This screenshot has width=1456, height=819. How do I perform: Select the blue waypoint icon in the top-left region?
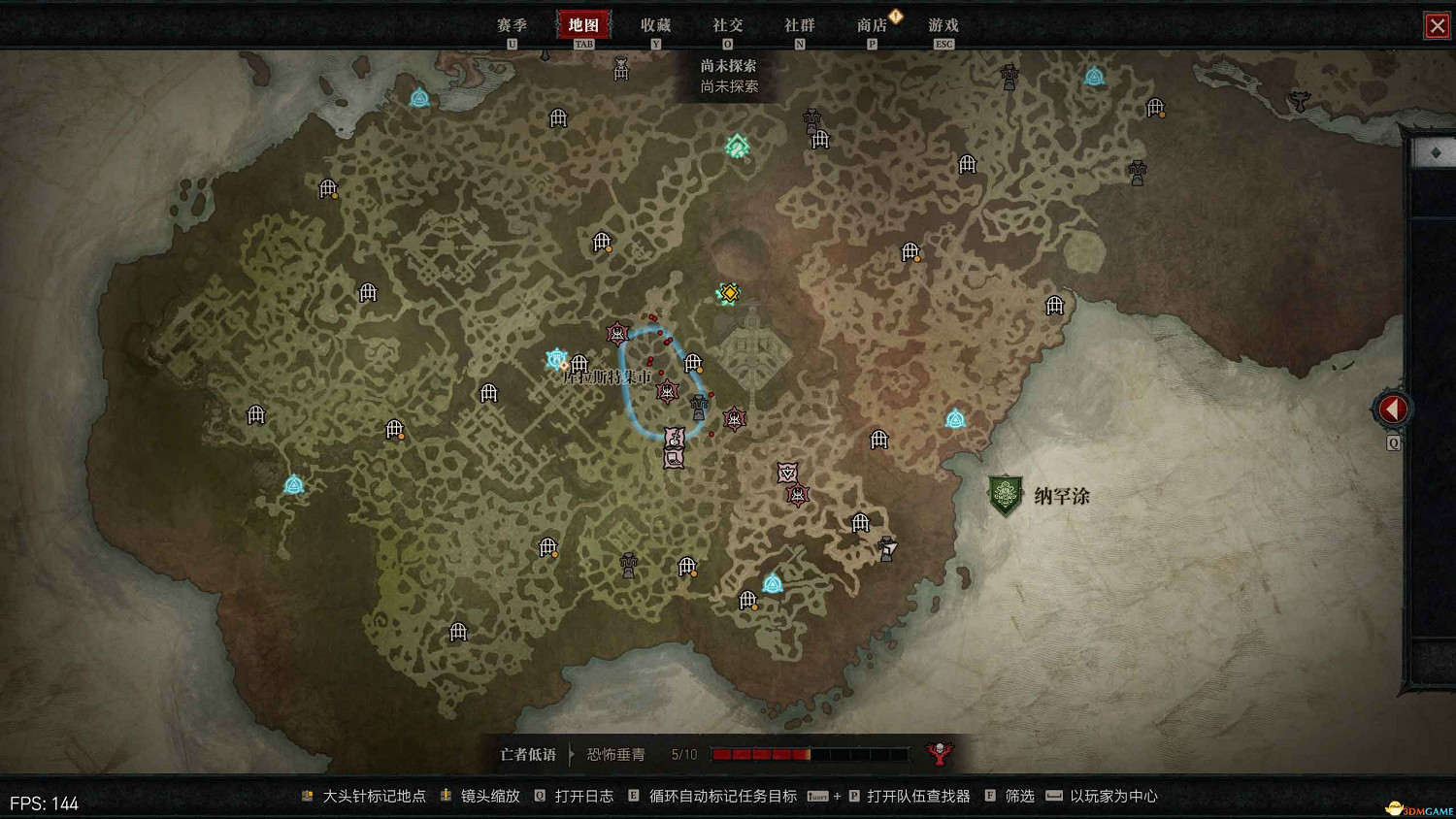click(420, 97)
